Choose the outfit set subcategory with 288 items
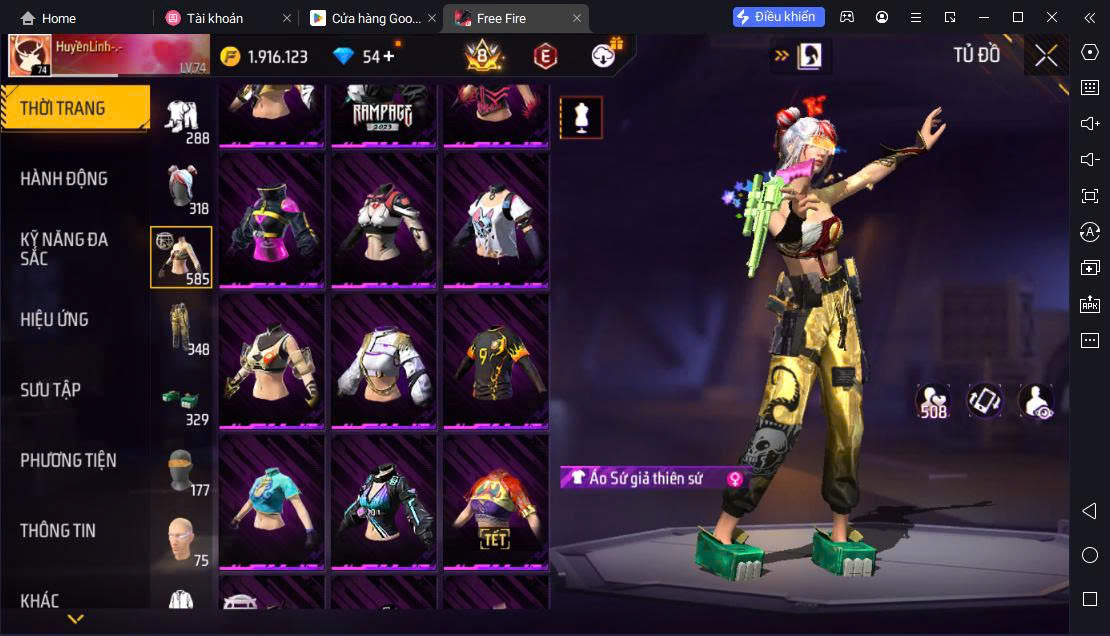Image resolution: width=1110 pixels, height=636 pixels. 181,119
